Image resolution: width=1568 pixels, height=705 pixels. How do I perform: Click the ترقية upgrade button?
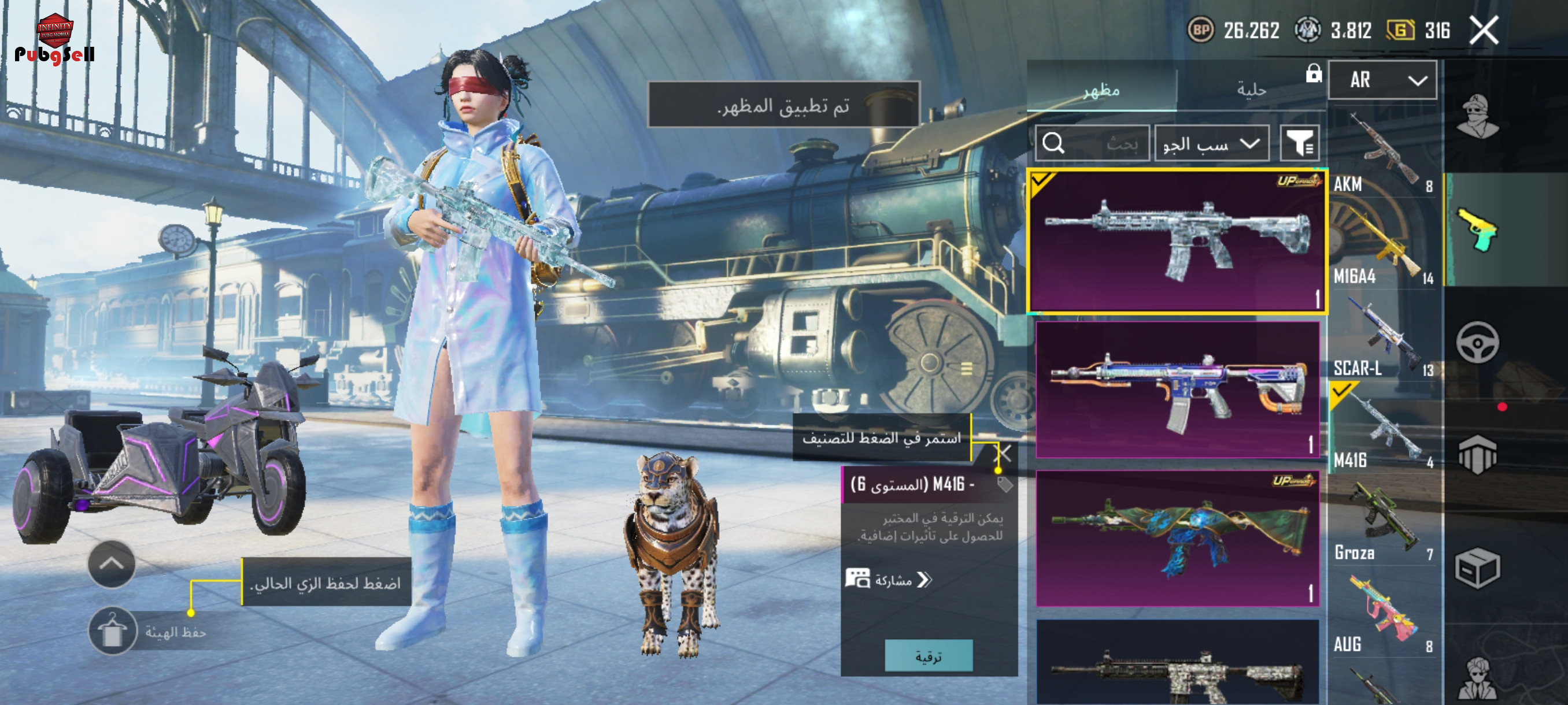point(929,656)
